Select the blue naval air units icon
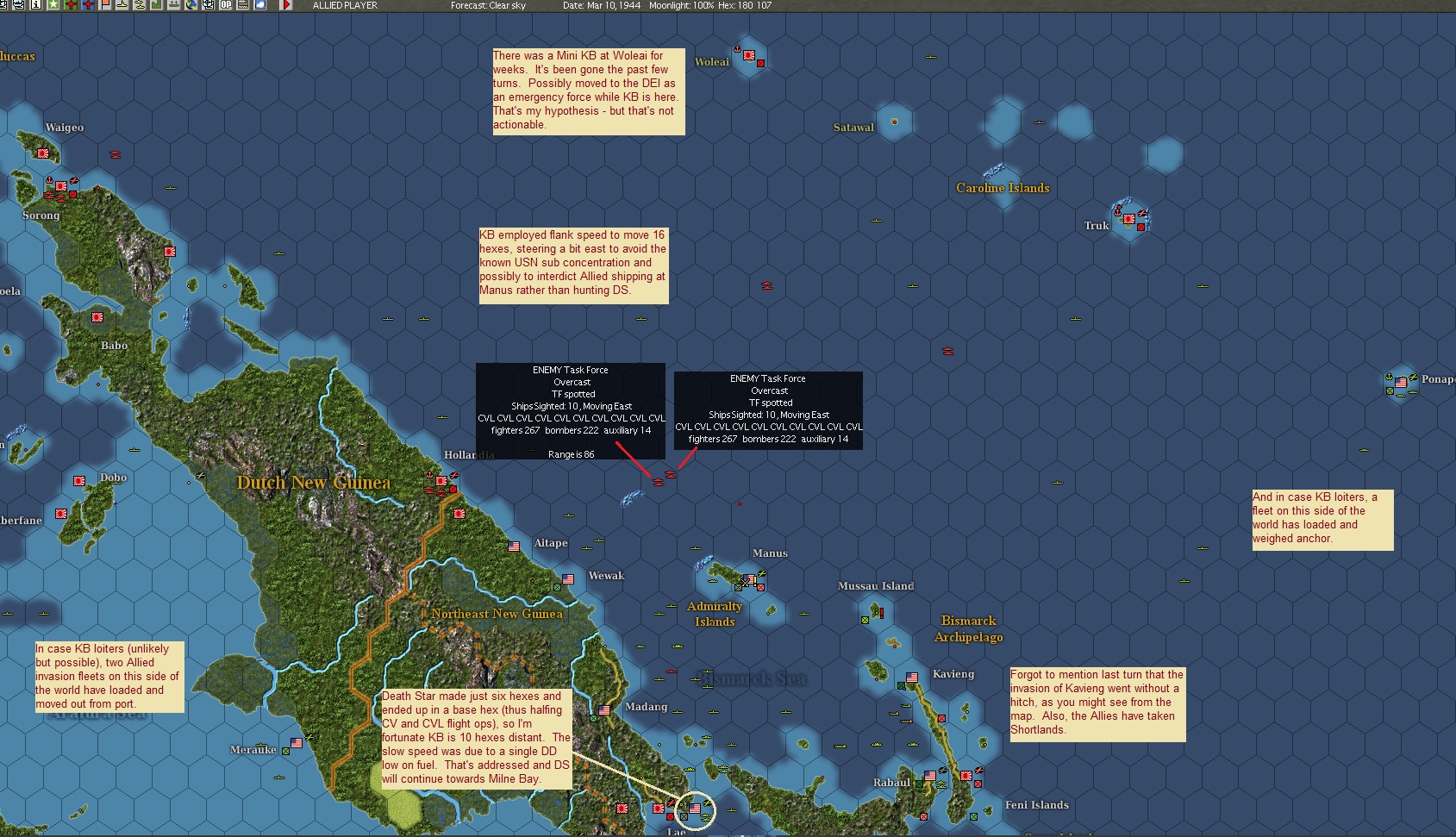This screenshot has width=1456, height=837. [87, 6]
